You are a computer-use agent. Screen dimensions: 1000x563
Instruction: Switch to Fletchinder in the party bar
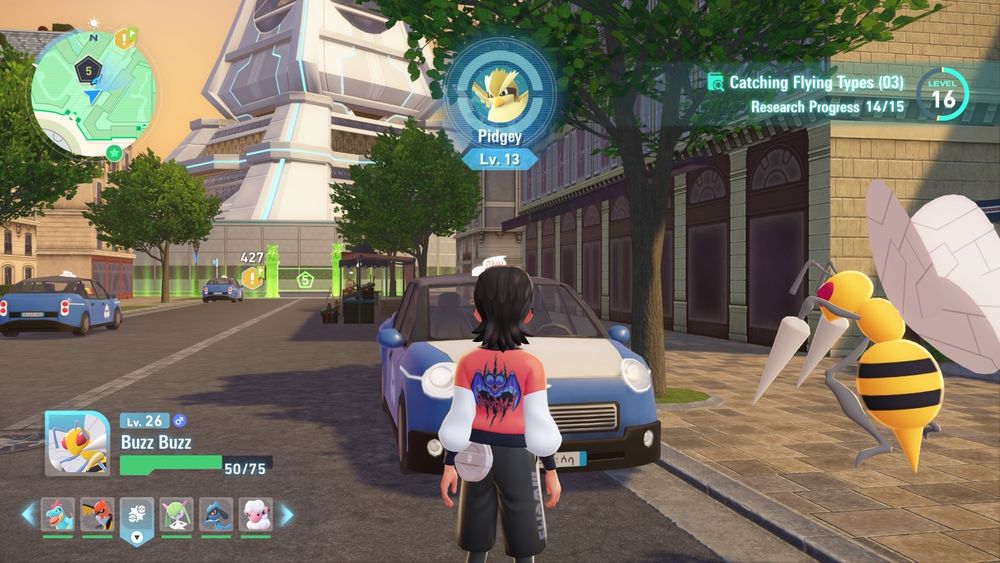tap(97, 515)
